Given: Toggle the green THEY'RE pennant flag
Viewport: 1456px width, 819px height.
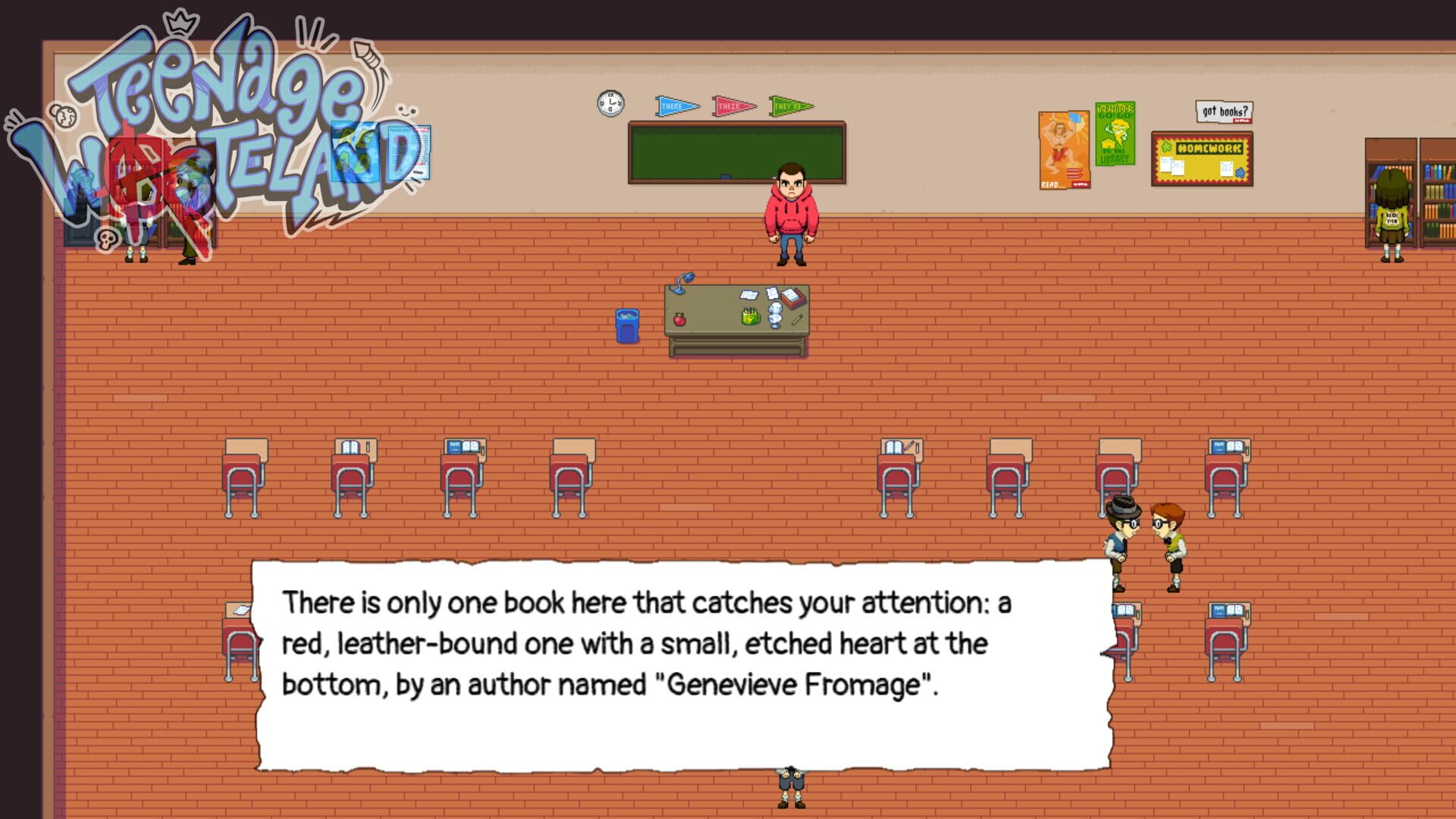Looking at the screenshot, I should (790, 105).
